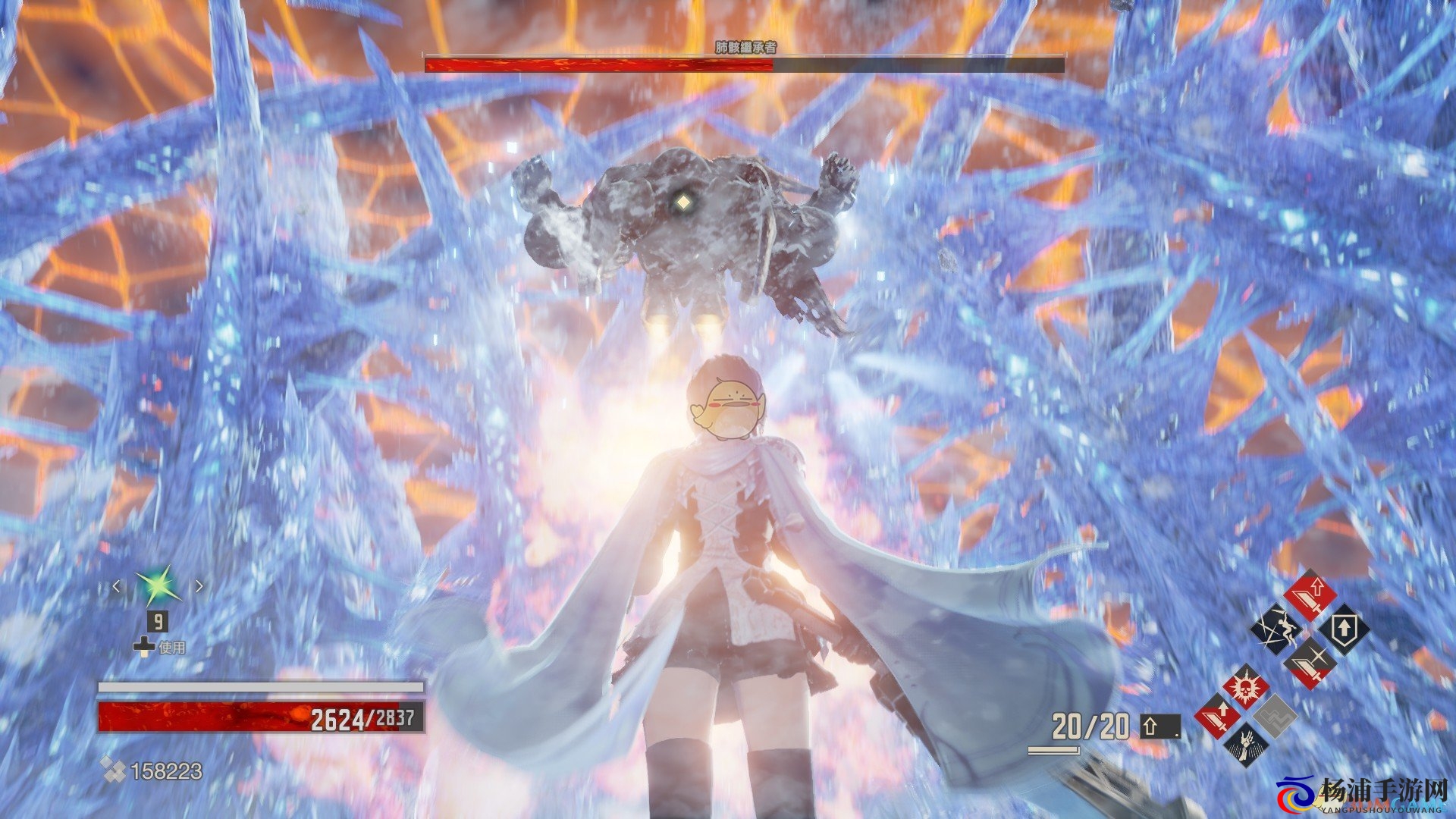Screen dimensions: 1456x819
Task: Activate the shield with up-arrow gift
Action: point(1344,629)
